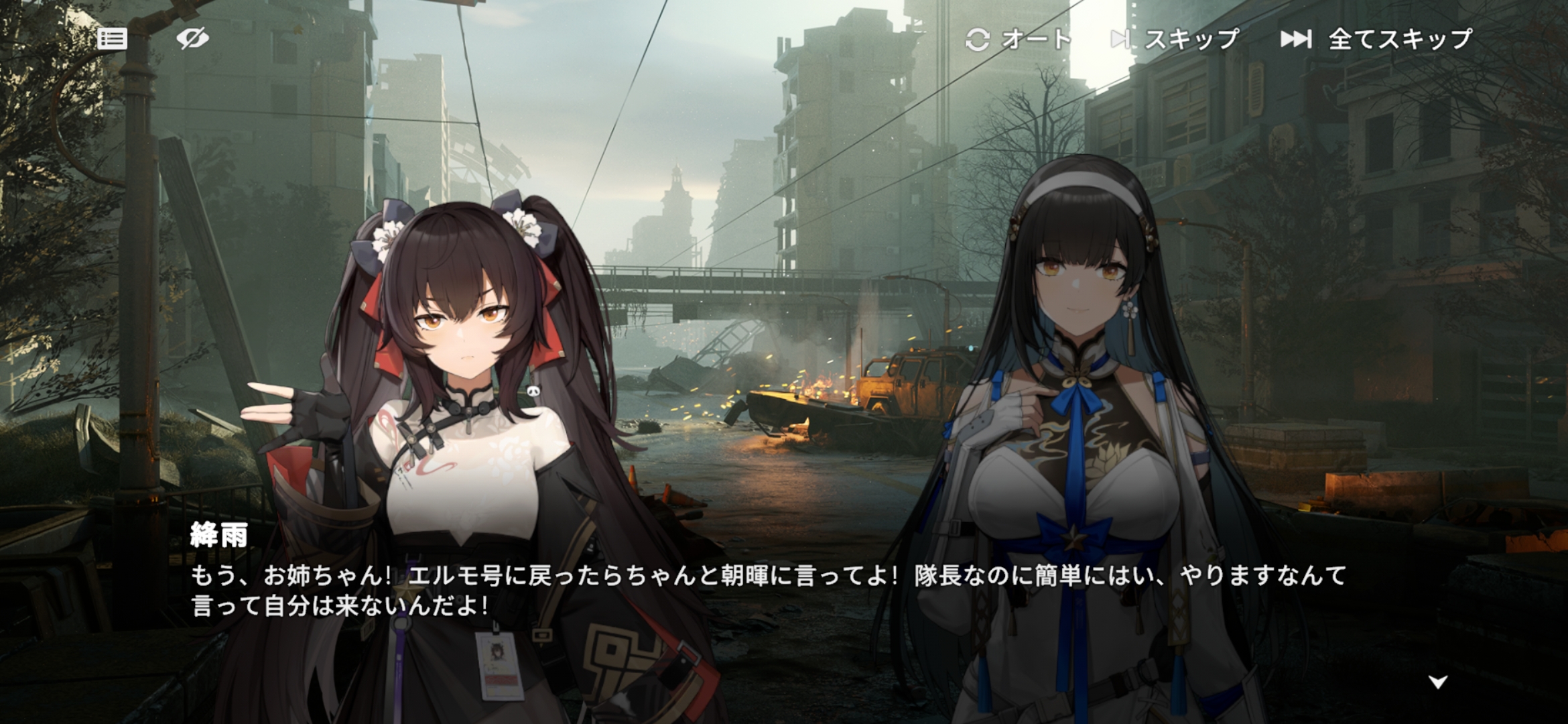Advance dialogue with the down arrow indicator

pyautogui.click(x=1438, y=682)
